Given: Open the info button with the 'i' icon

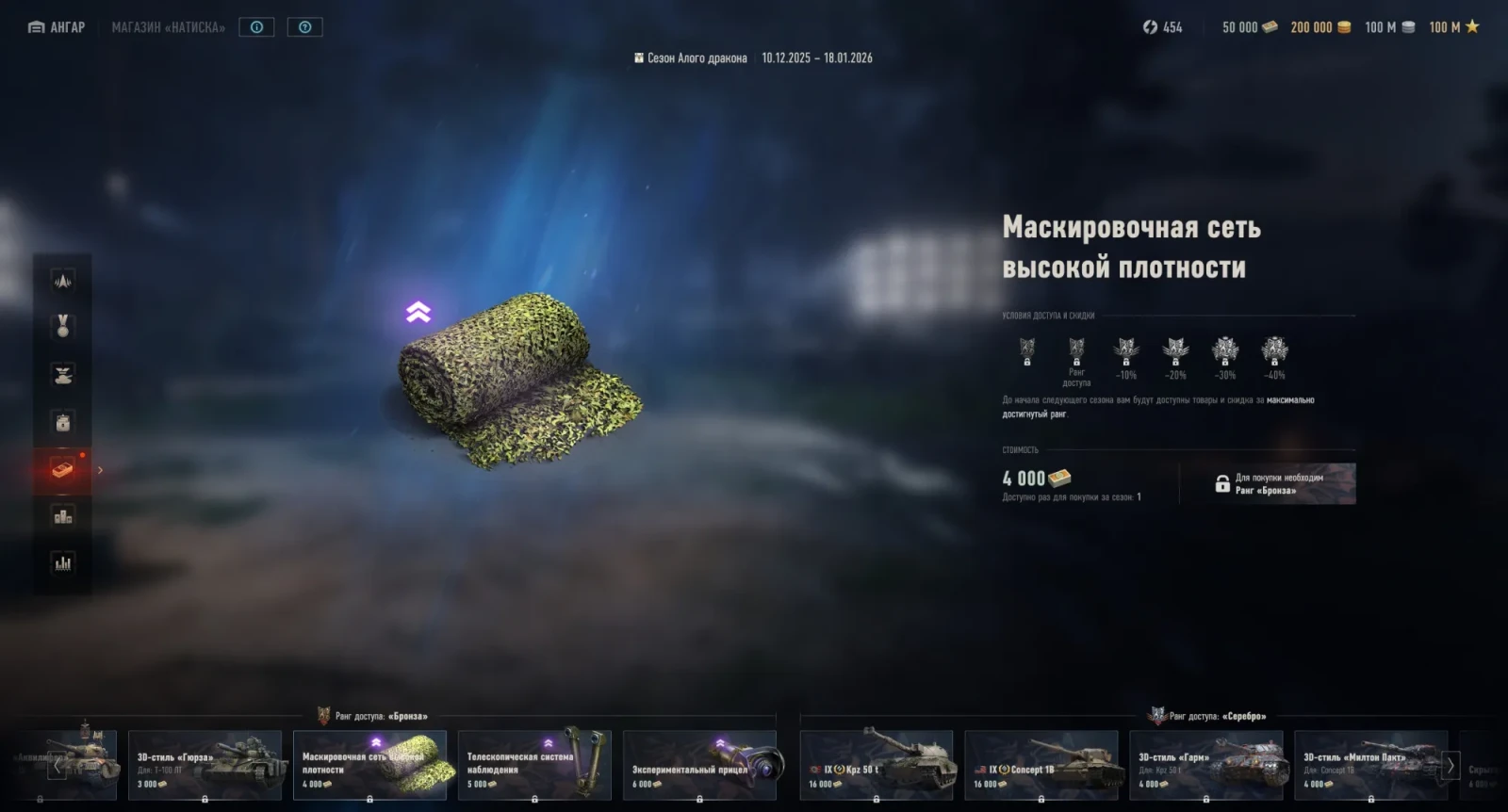Looking at the screenshot, I should coord(256,27).
